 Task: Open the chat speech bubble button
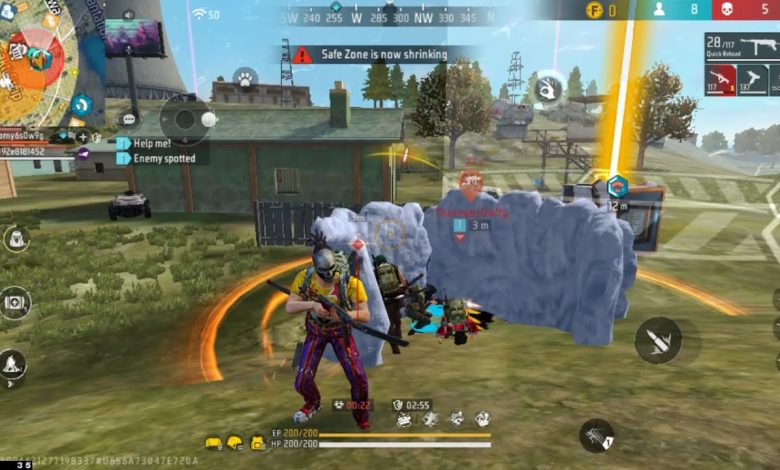129,118
